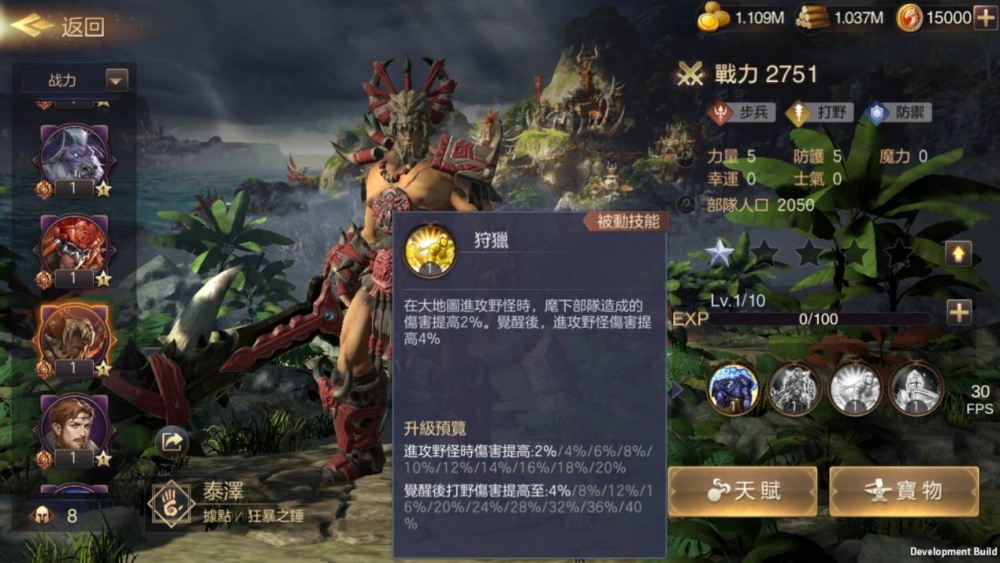Viewport: 1000px width, 563px height.
Task: Select the grey wolf hero portrait
Action: (x=75, y=153)
